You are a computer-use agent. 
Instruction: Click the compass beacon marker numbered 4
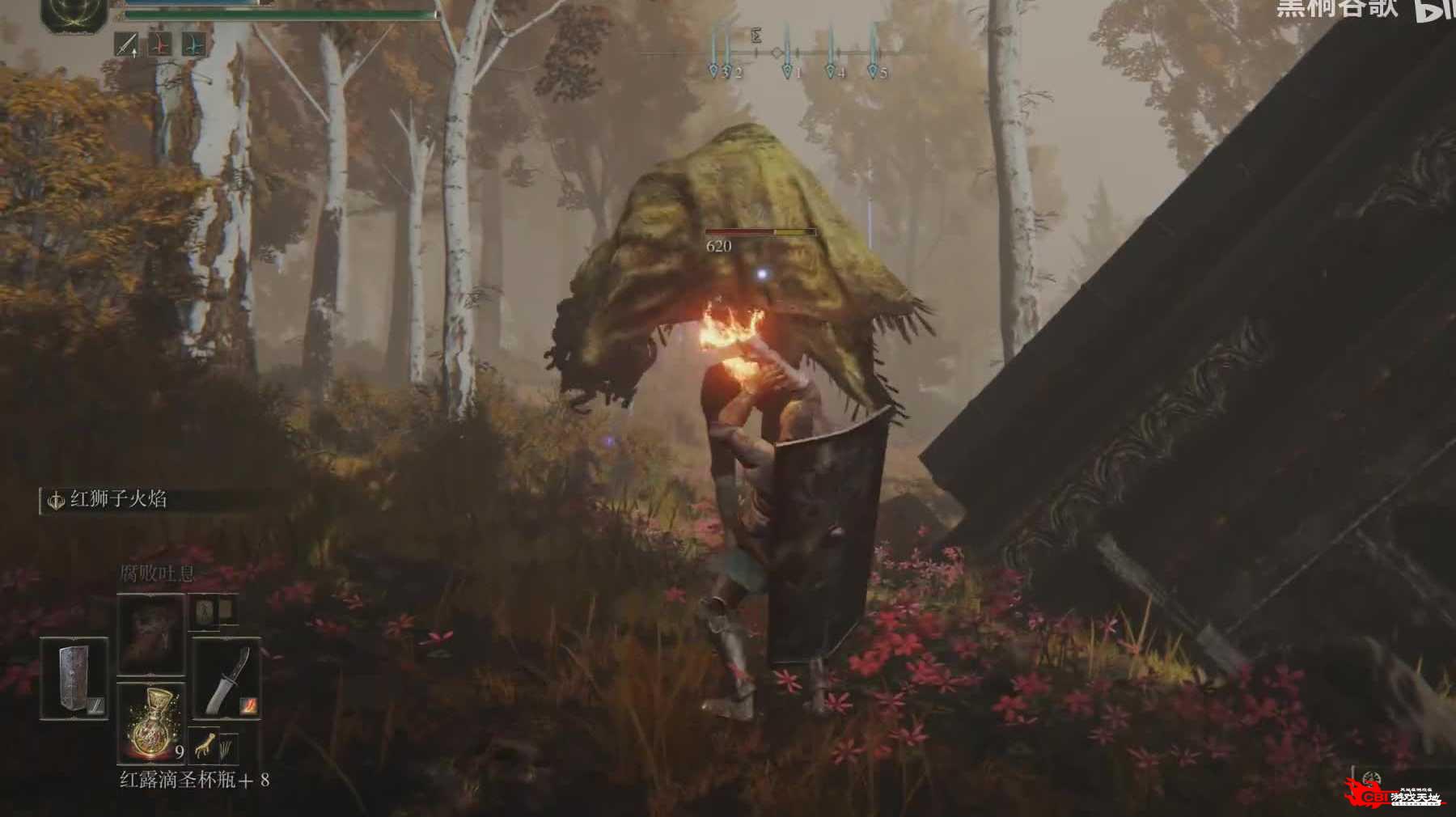(831, 71)
